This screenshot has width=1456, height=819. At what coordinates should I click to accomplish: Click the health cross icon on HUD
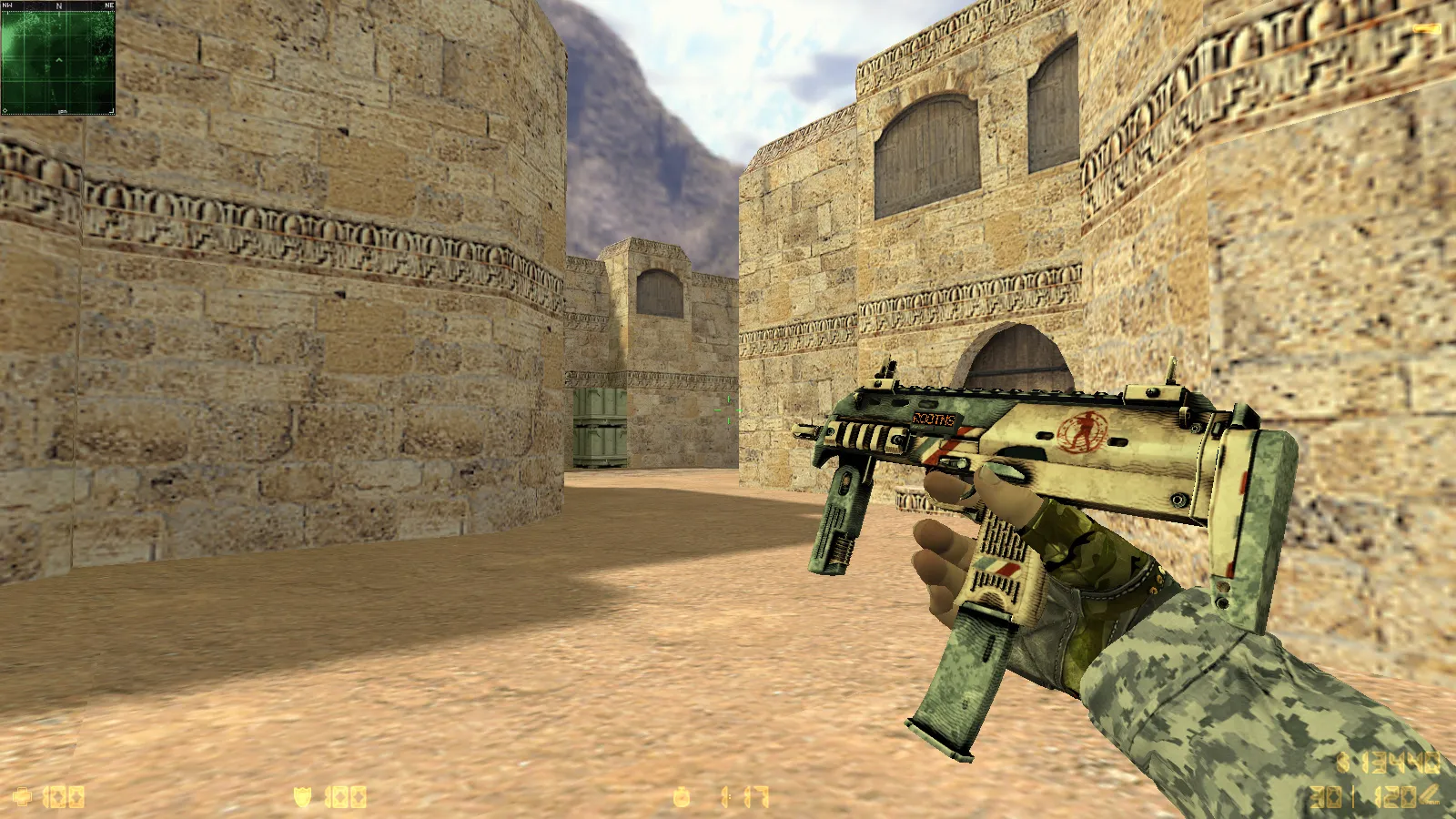click(x=23, y=797)
